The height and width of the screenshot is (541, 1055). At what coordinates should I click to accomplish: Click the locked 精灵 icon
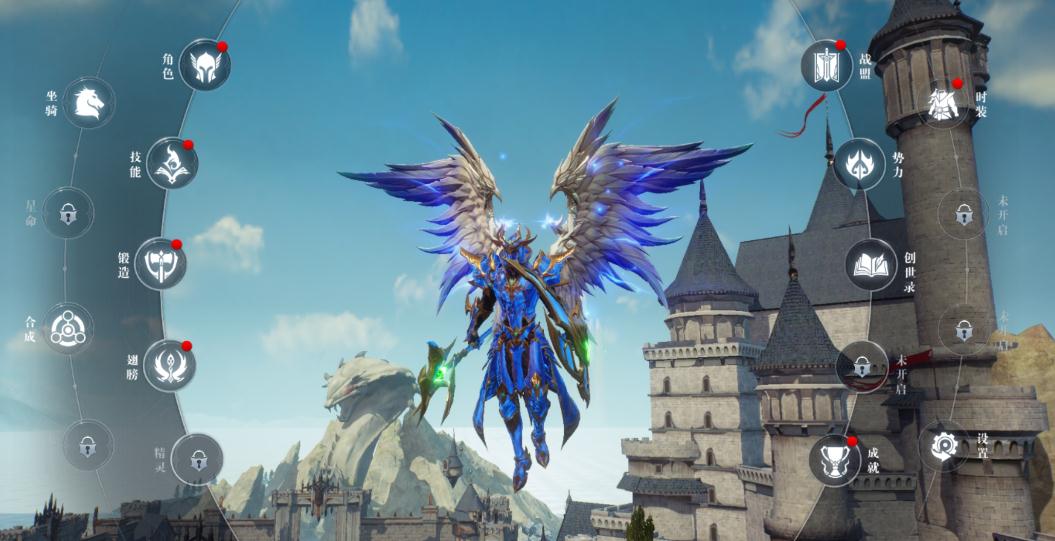tap(197, 459)
